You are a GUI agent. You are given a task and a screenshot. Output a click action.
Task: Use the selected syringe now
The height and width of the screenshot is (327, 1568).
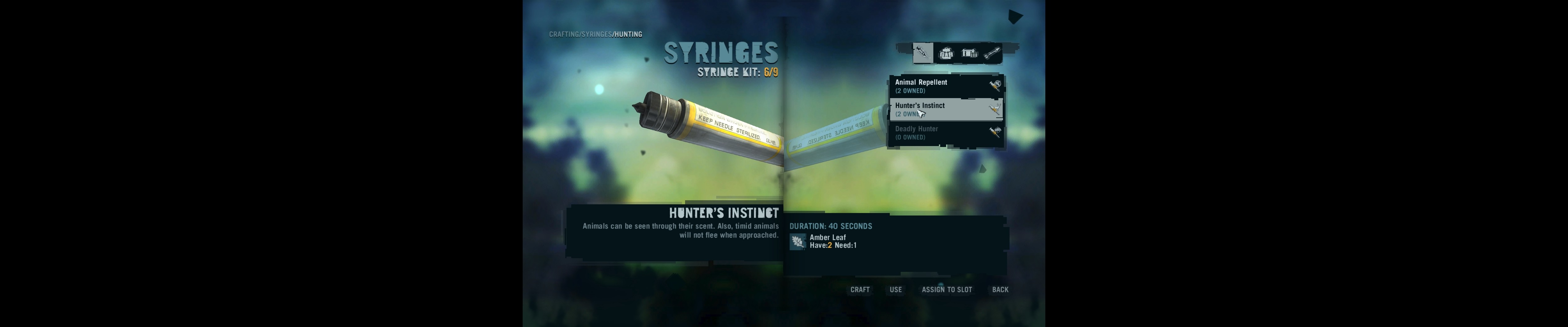pos(895,289)
